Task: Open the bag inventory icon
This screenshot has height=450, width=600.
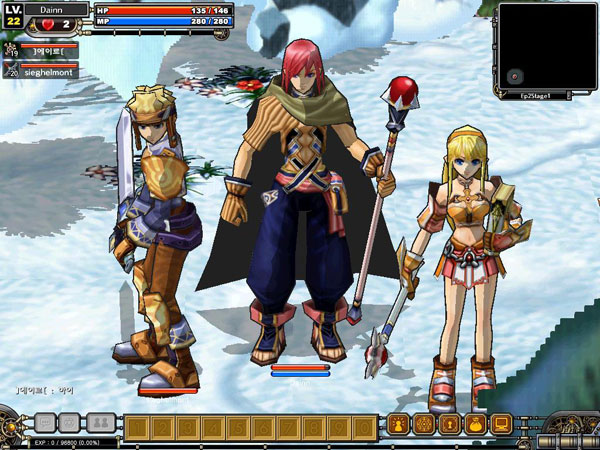Action: pos(475,424)
